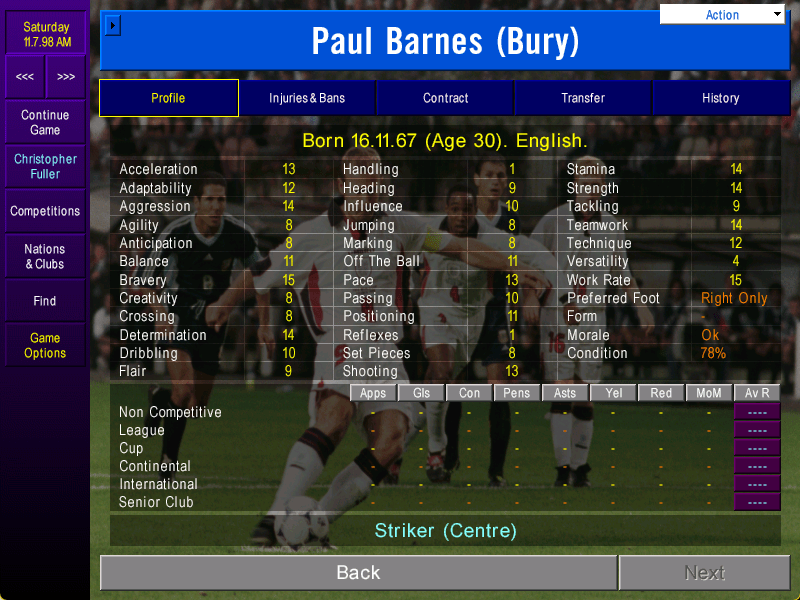The width and height of the screenshot is (800, 600).
Task: Open Christopher Fuller manager screen
Action: pos(45,166)
